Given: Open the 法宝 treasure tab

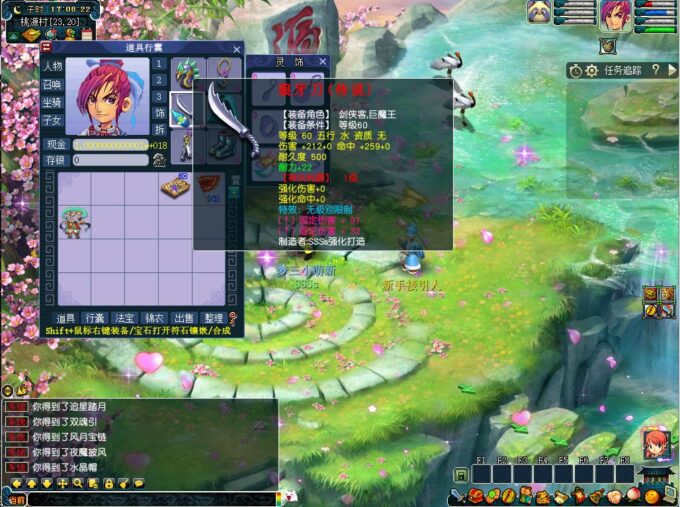Looking at the screenshot, I should tap(125, 317).
